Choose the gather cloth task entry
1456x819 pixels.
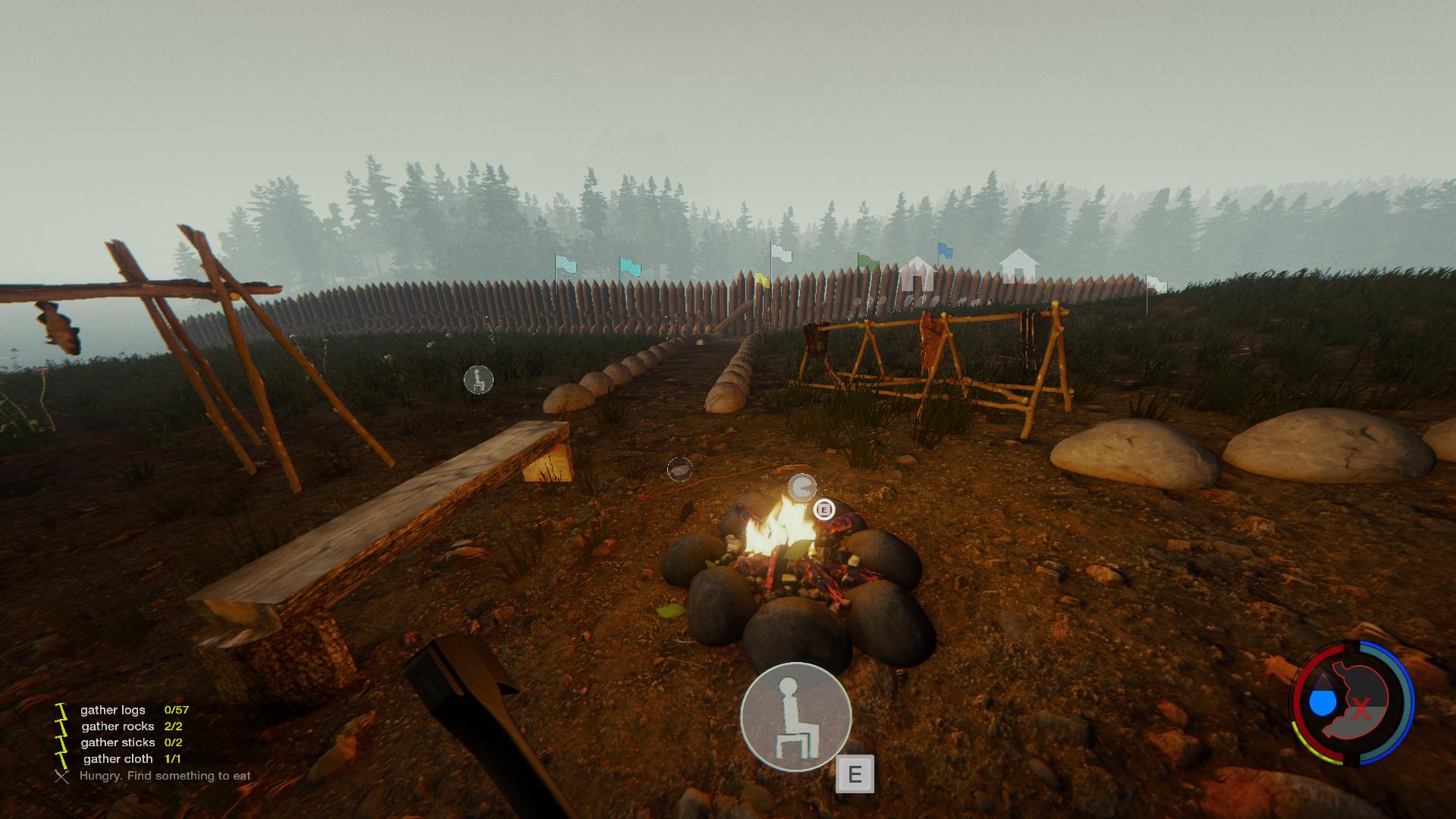point(118,758)
